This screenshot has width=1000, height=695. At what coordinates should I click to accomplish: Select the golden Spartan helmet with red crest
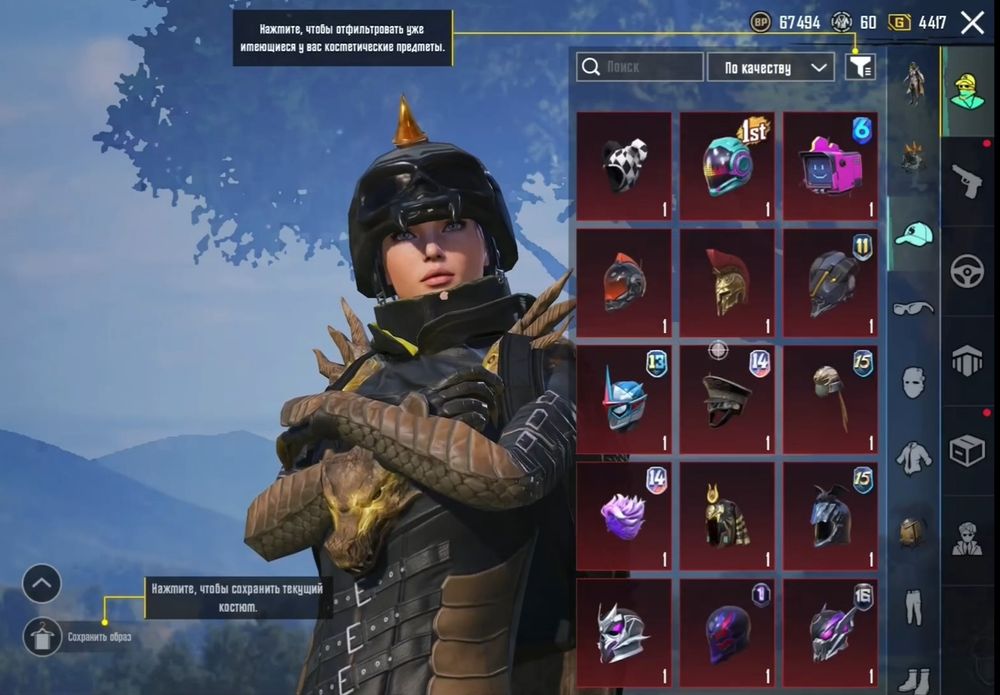pos(727,283)
